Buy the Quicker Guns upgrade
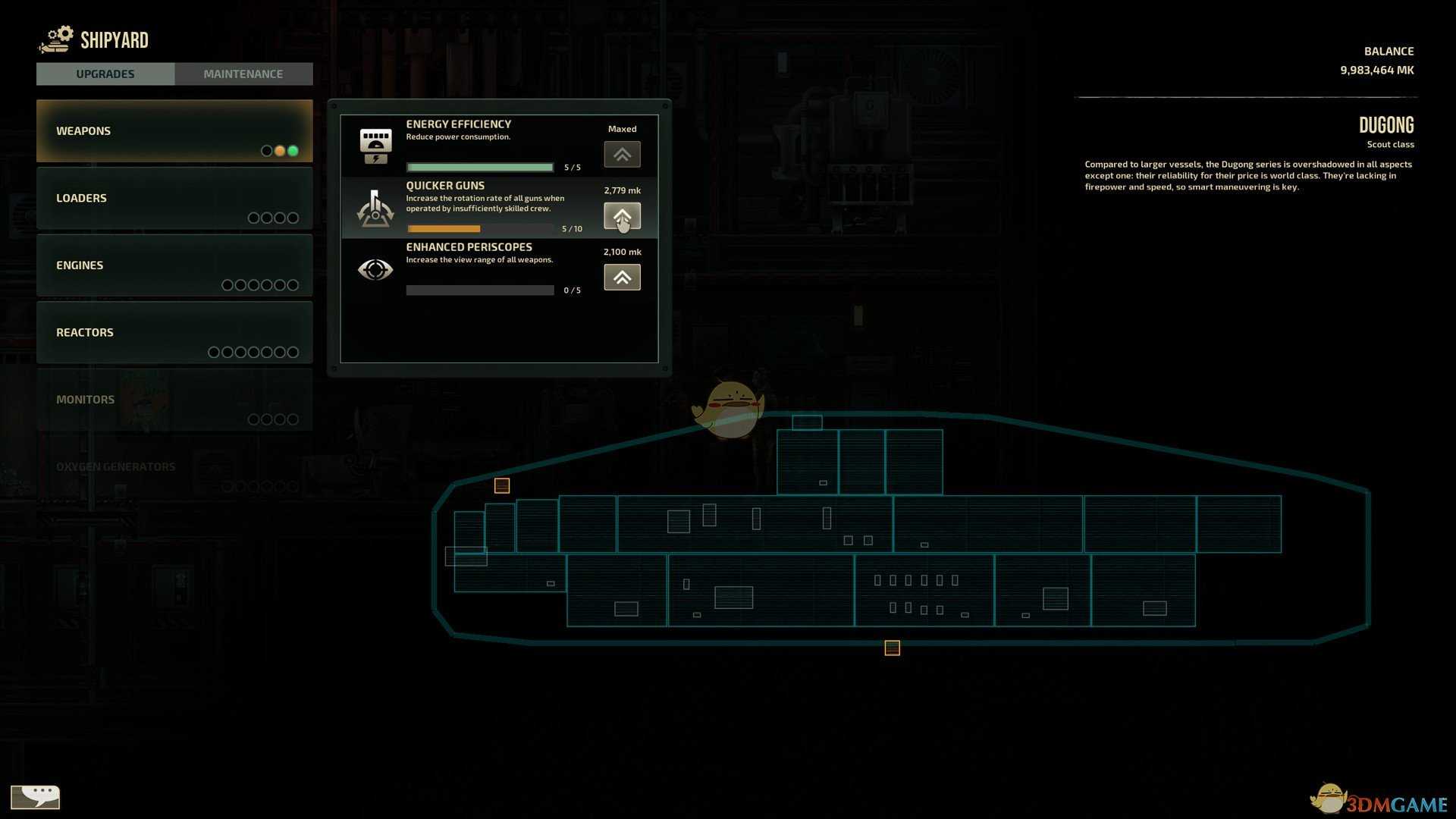Image resolution: width=1456 pixels, height=819 pixels. coord(622,216)
